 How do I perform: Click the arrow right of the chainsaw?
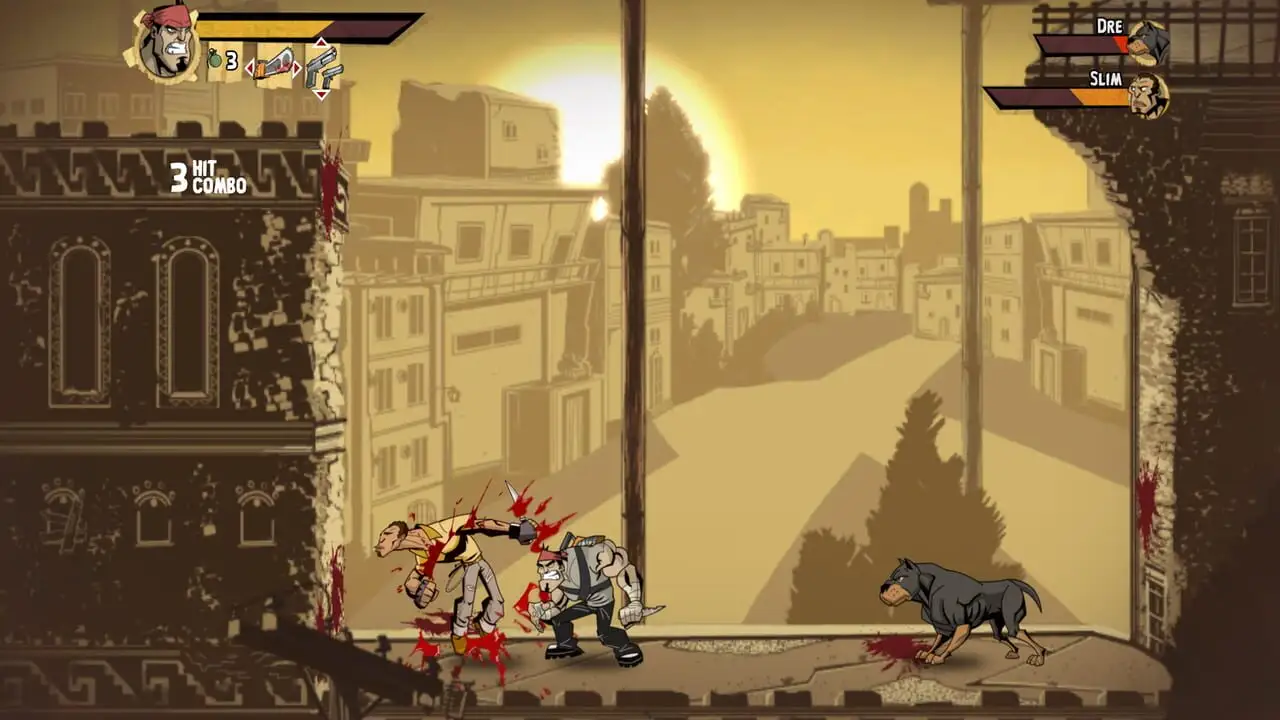(299, 68)
